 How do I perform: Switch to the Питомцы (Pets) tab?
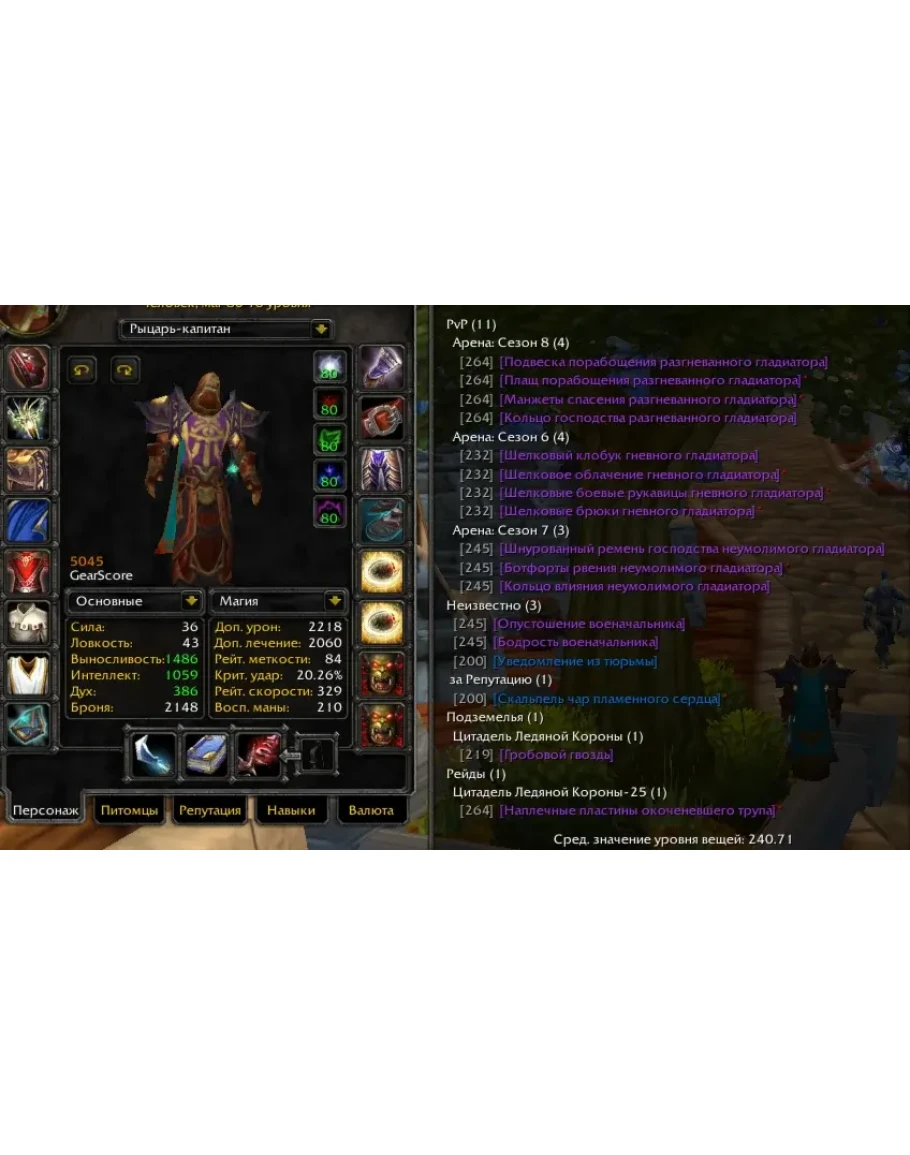click(x=129, y=810)
